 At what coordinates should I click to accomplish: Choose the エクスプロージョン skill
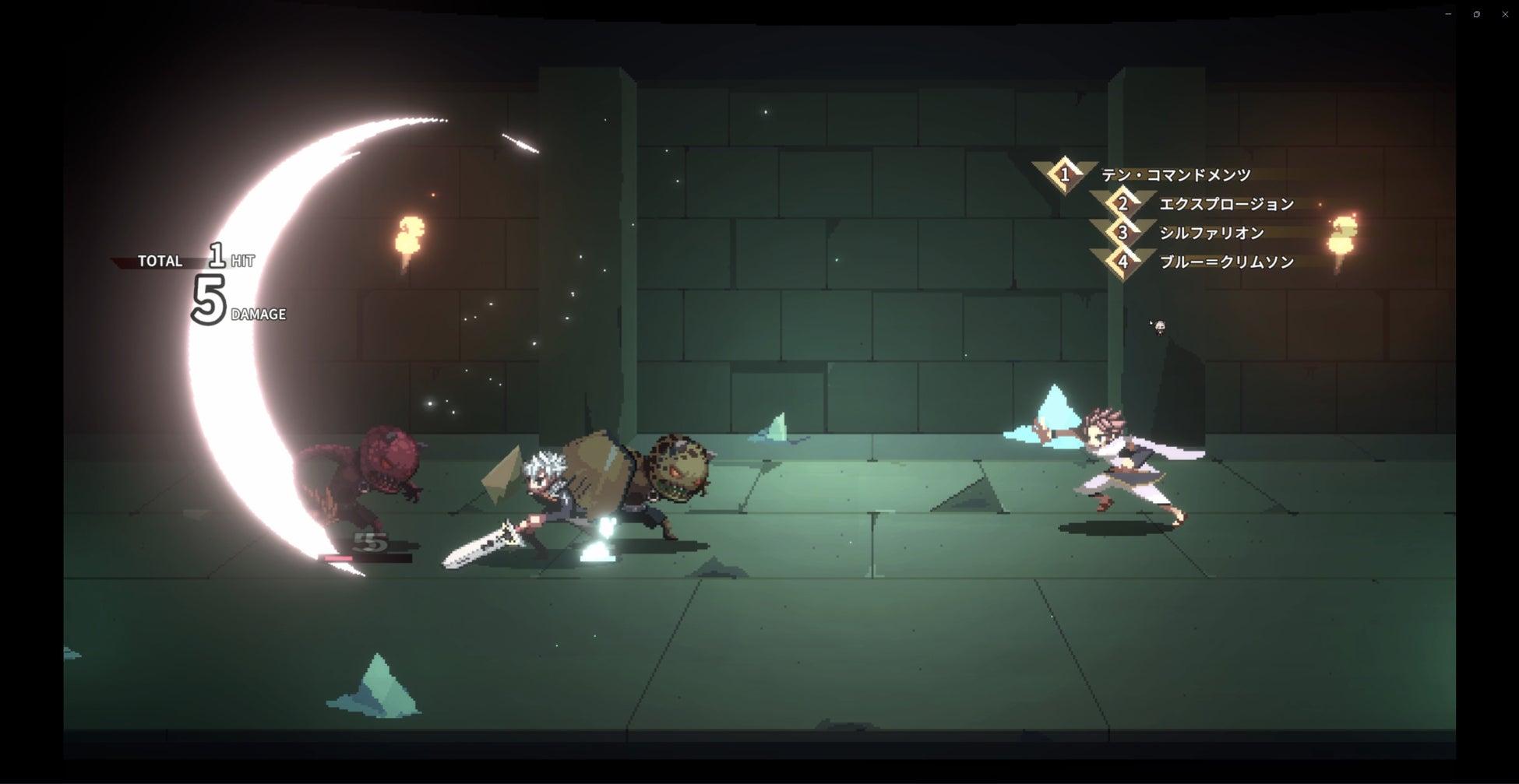pos(1225,204)
